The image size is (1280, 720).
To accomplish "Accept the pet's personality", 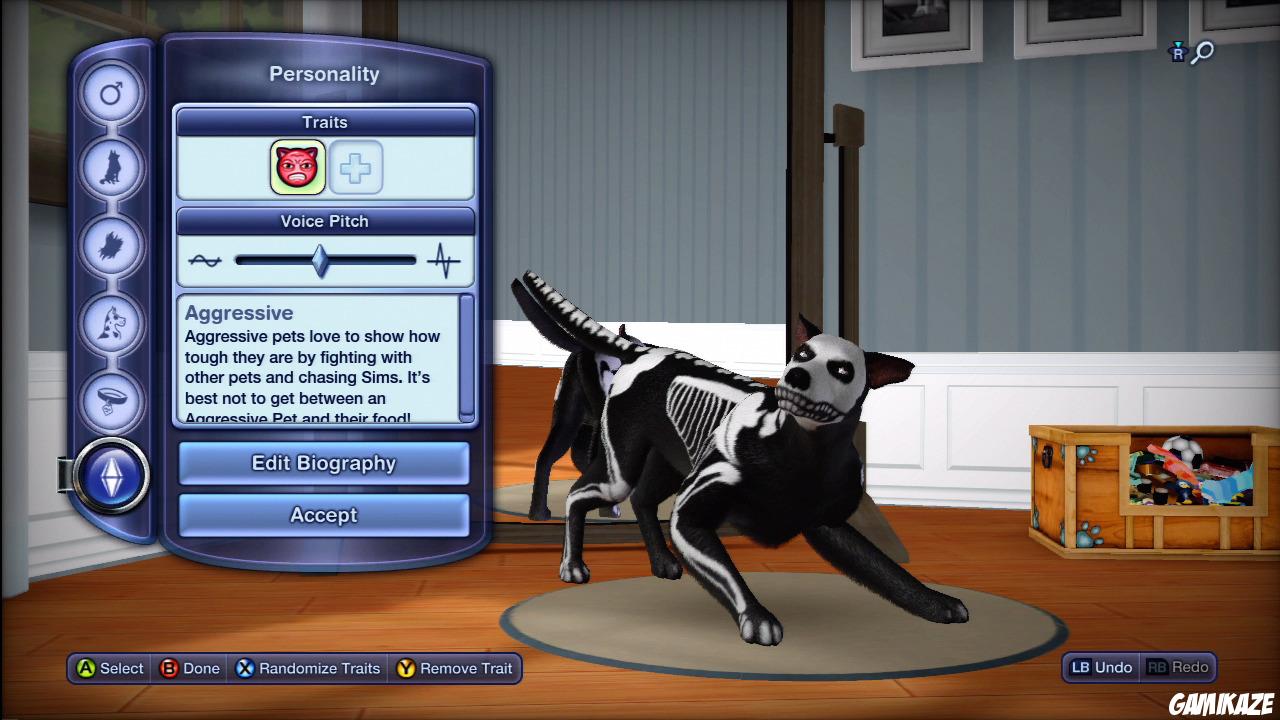I will tap(323, 515).
